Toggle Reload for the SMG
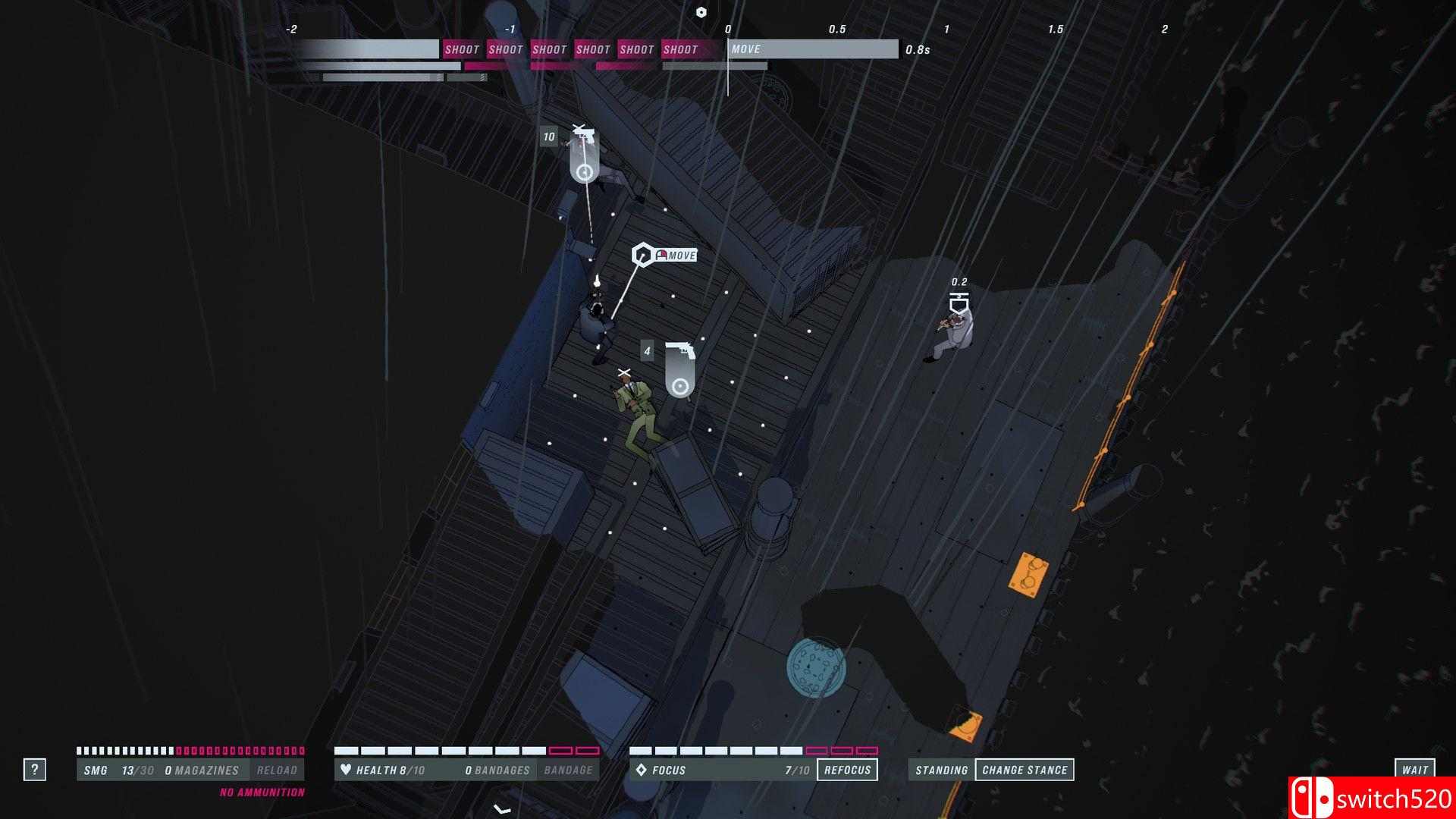The height and width of the screenshot is (819, 1456). tap(280, 769)
